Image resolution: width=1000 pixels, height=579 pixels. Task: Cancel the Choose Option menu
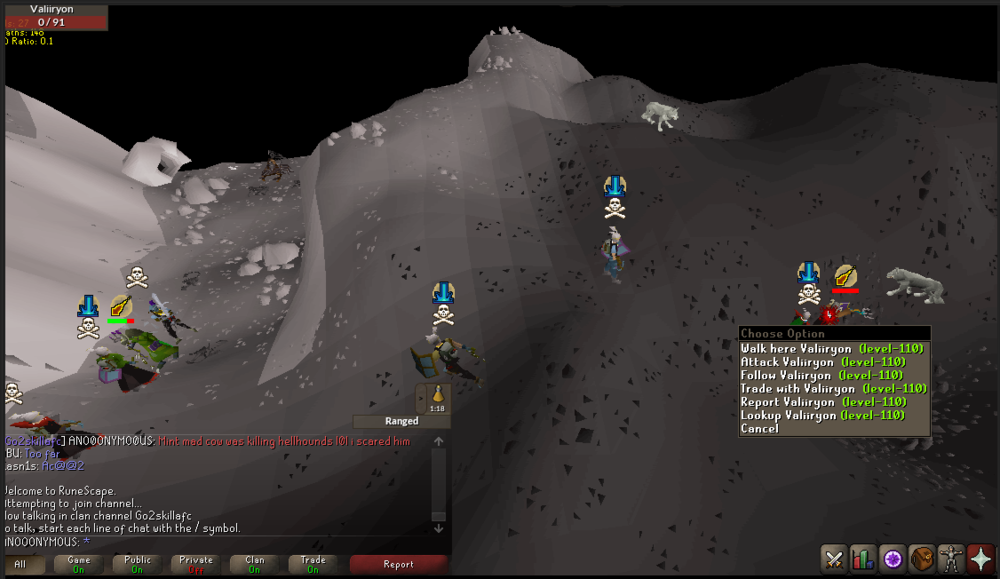(760, 428)
